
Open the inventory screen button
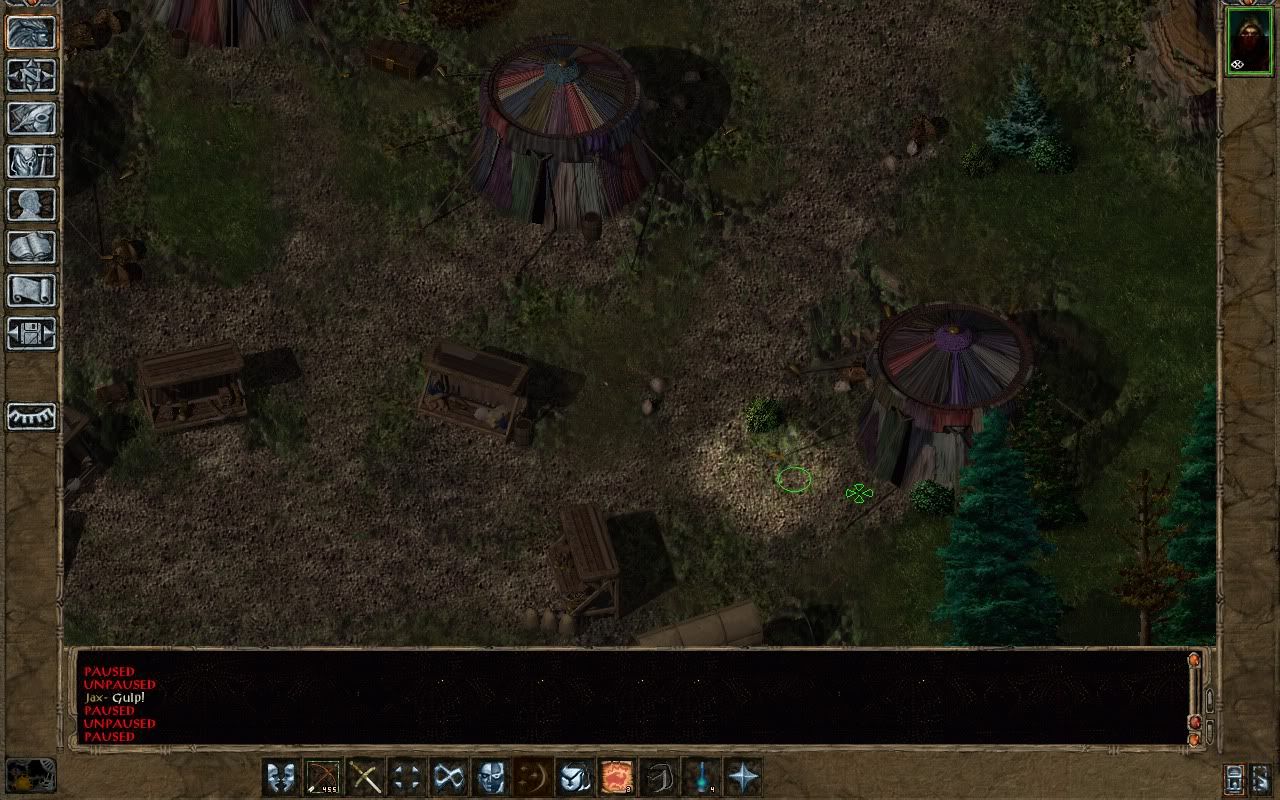click(x=32, y=162)
